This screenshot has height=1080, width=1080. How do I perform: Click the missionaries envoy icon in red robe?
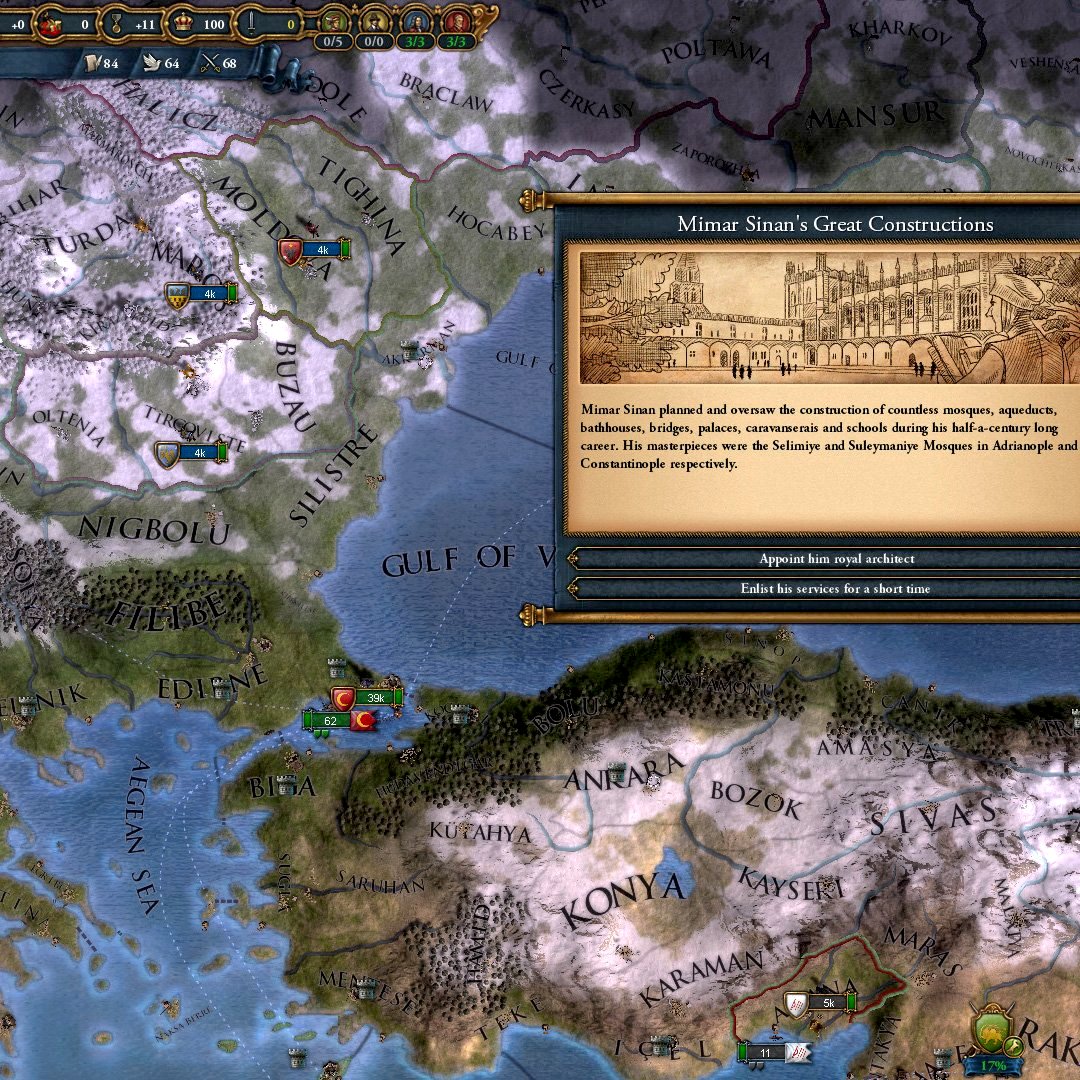pyautogui.click(x=456, y=21)
